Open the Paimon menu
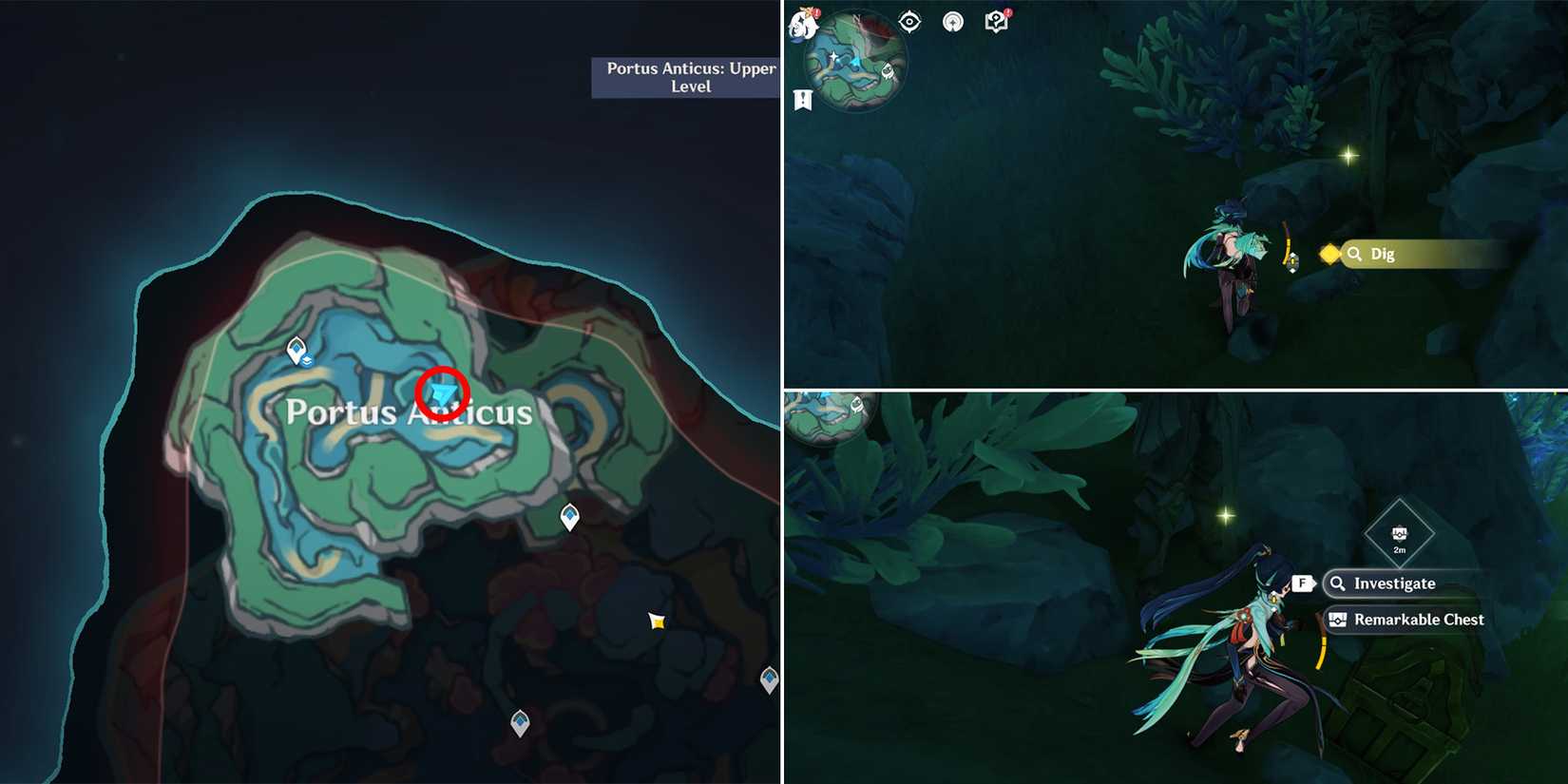The height and width of the screenshot is (784, 1568). [801, 24]
